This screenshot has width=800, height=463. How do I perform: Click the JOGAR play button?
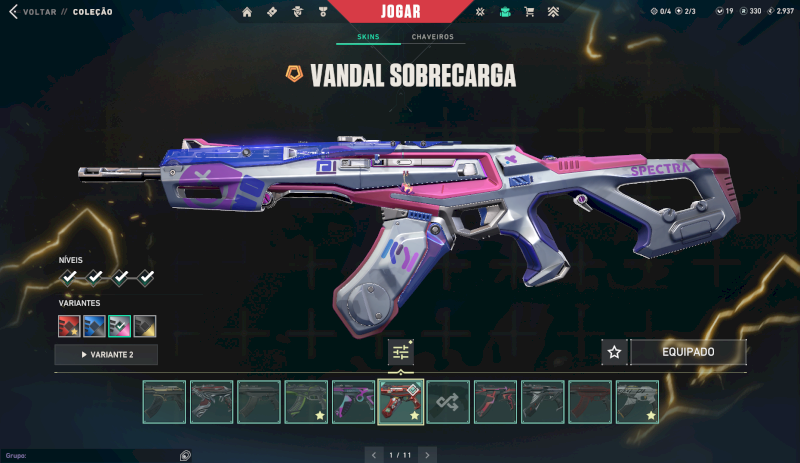(400, 12)
